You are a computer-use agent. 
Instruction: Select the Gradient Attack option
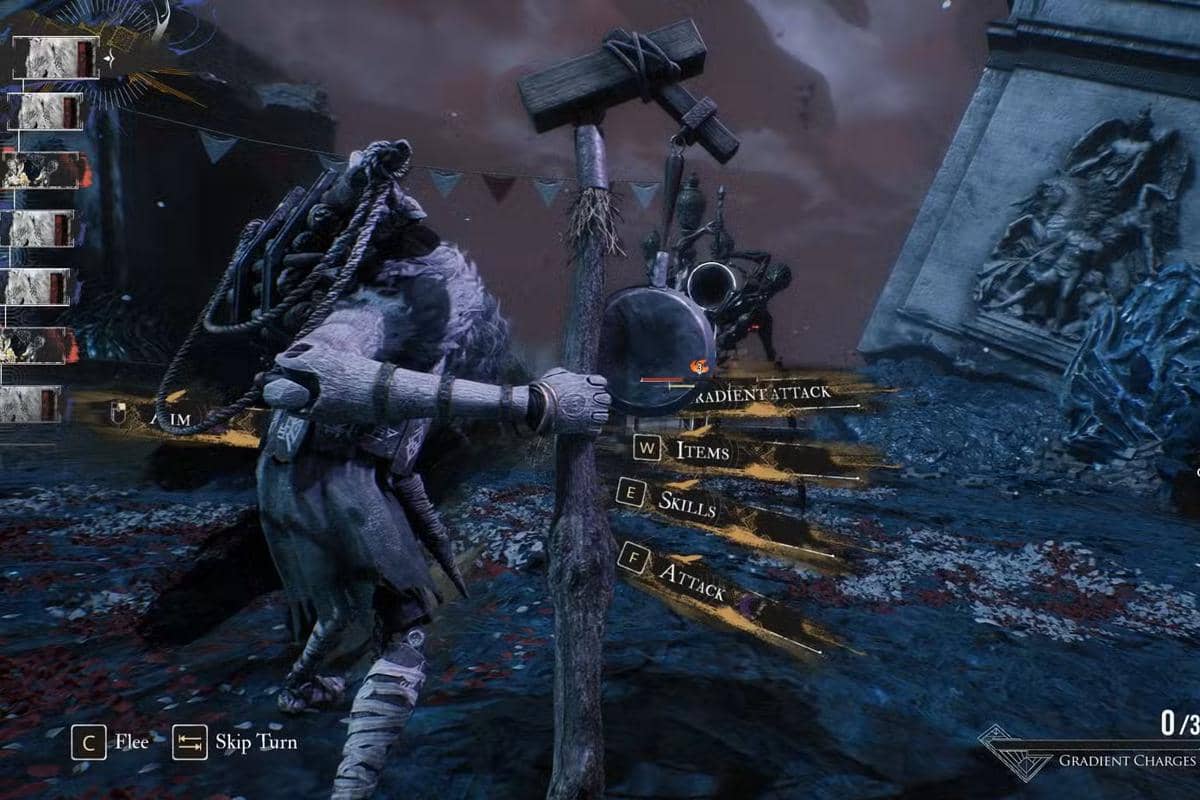pyautogui.click(x=768, y=393)
